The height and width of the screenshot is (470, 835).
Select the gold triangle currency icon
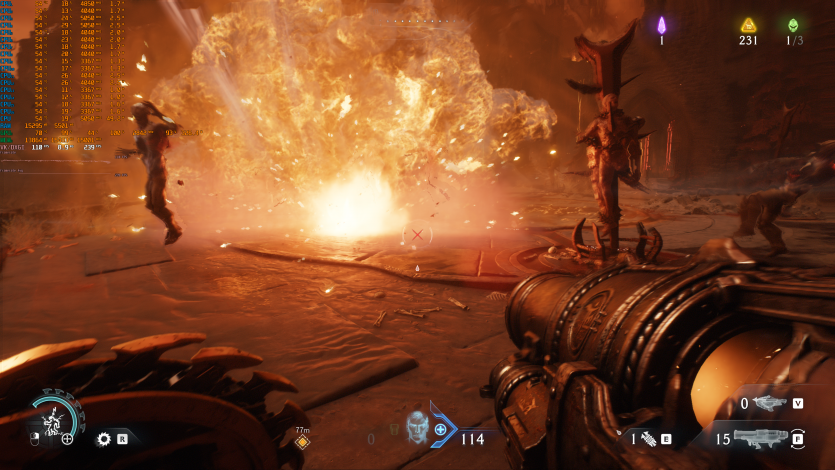747,25
